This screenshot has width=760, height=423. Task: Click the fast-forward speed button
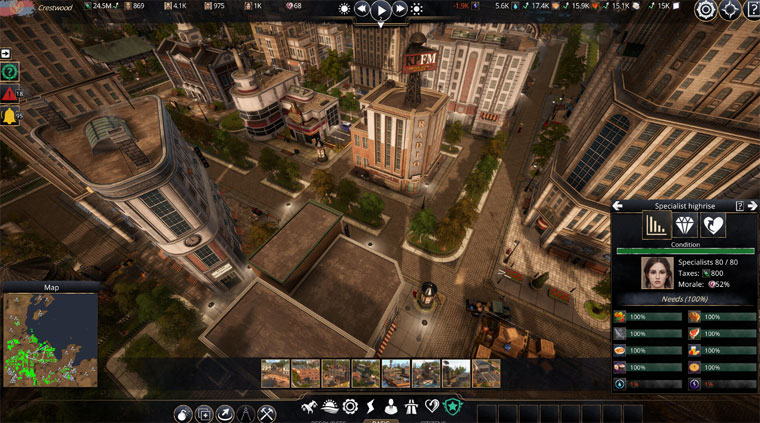click(400, 10)
